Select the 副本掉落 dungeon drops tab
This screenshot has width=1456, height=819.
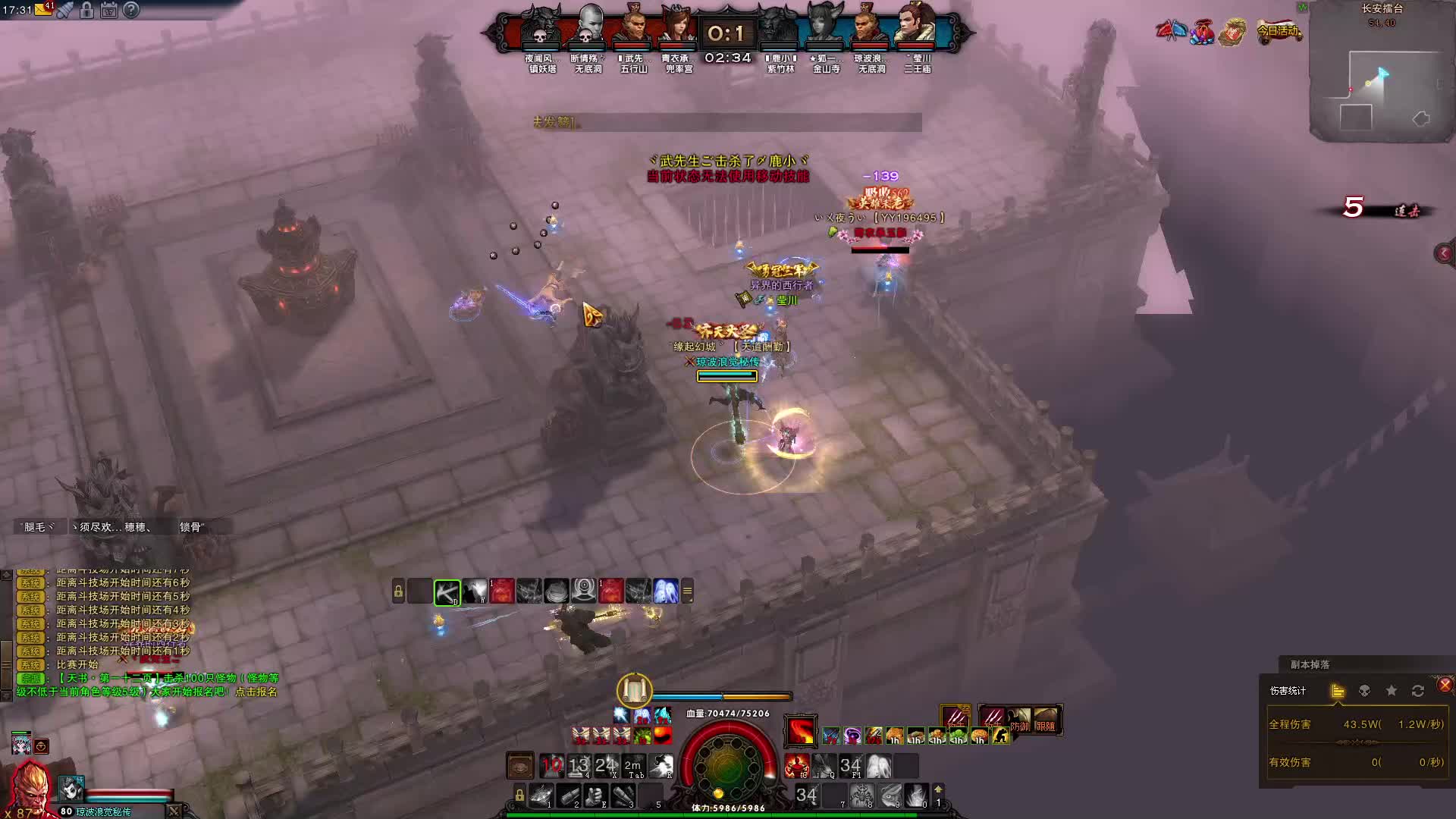(x=1310, y=664)
